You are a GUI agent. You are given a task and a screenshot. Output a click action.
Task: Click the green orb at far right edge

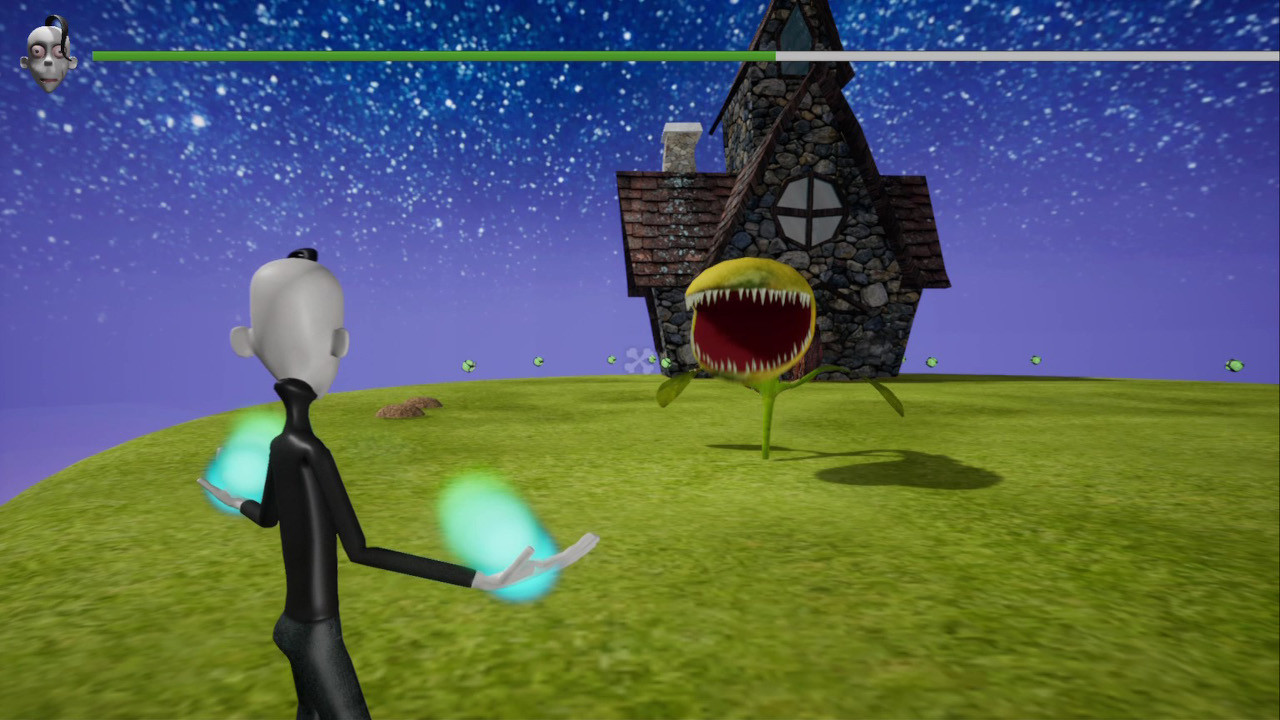point(1234,365)
